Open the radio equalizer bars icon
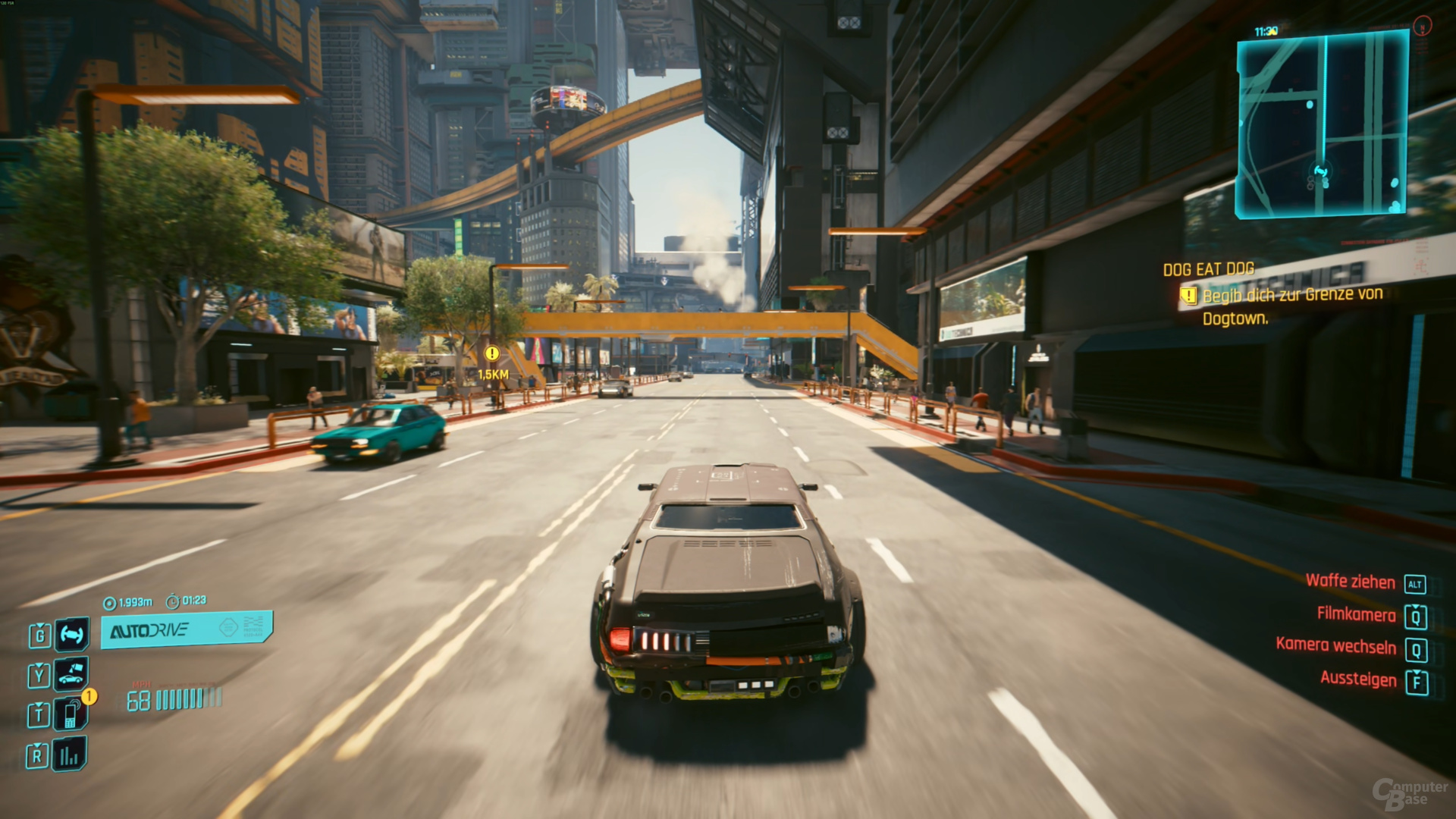This screenshot has height=819, width=1456. [69, 755]
